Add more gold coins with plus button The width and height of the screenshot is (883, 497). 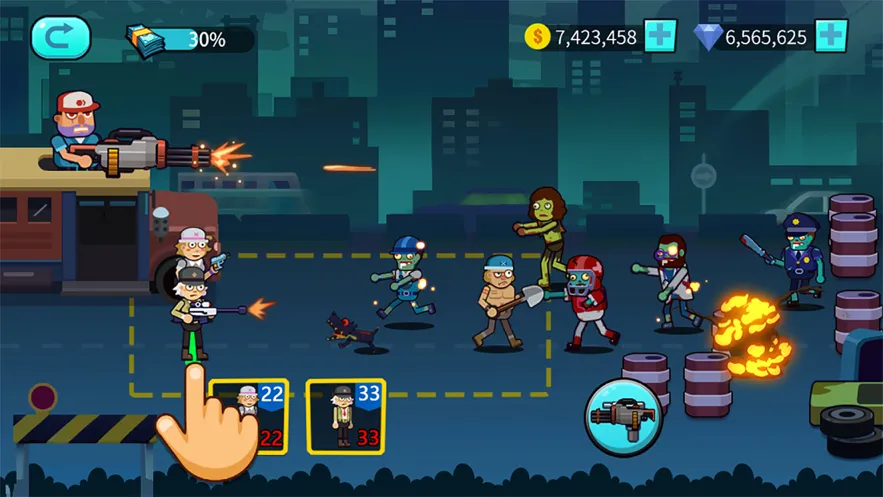coord(660,37)
